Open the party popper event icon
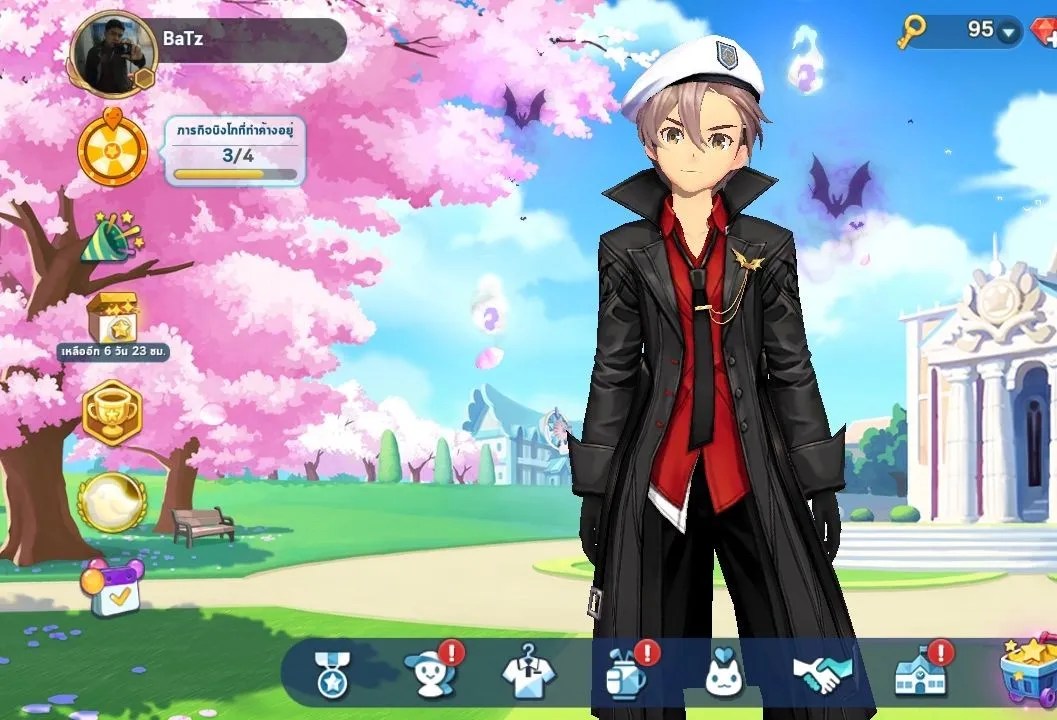Image resolution: width=1057 pixels, height=720 pixels. click(x=111, y=238)
